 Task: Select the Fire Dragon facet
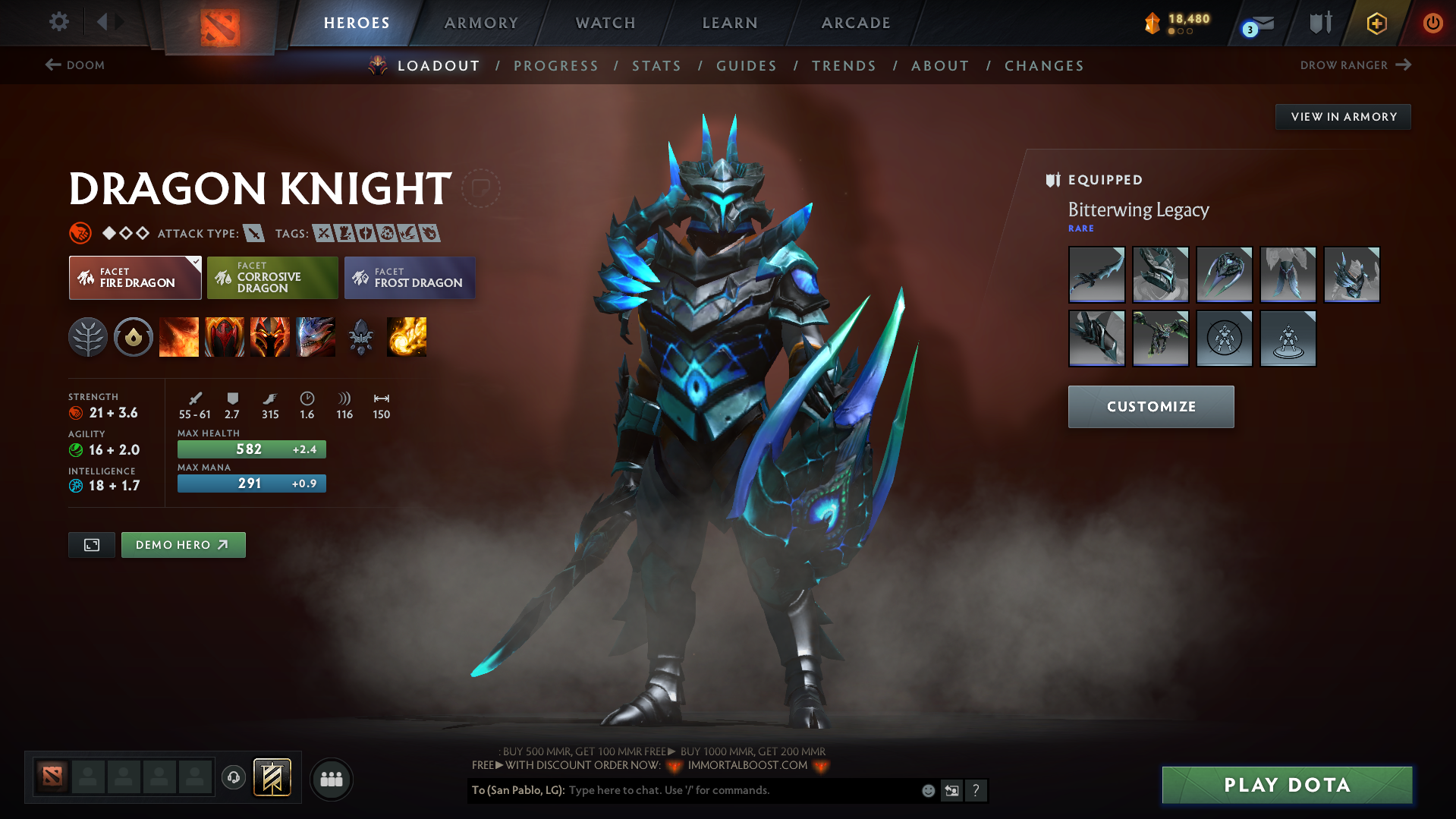(x=134, y=278)
